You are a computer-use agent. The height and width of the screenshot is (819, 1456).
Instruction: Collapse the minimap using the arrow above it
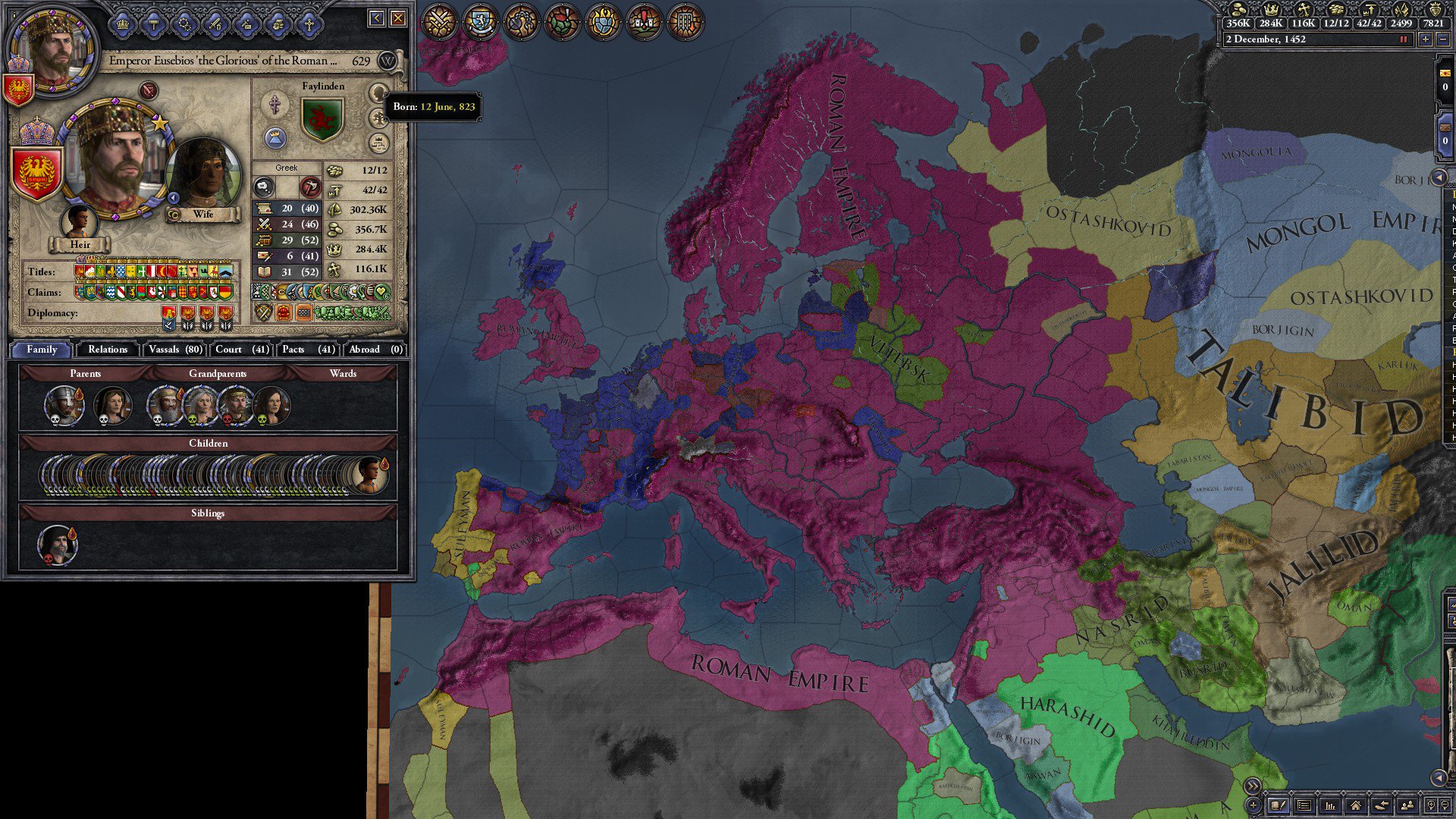(1439, 778)
